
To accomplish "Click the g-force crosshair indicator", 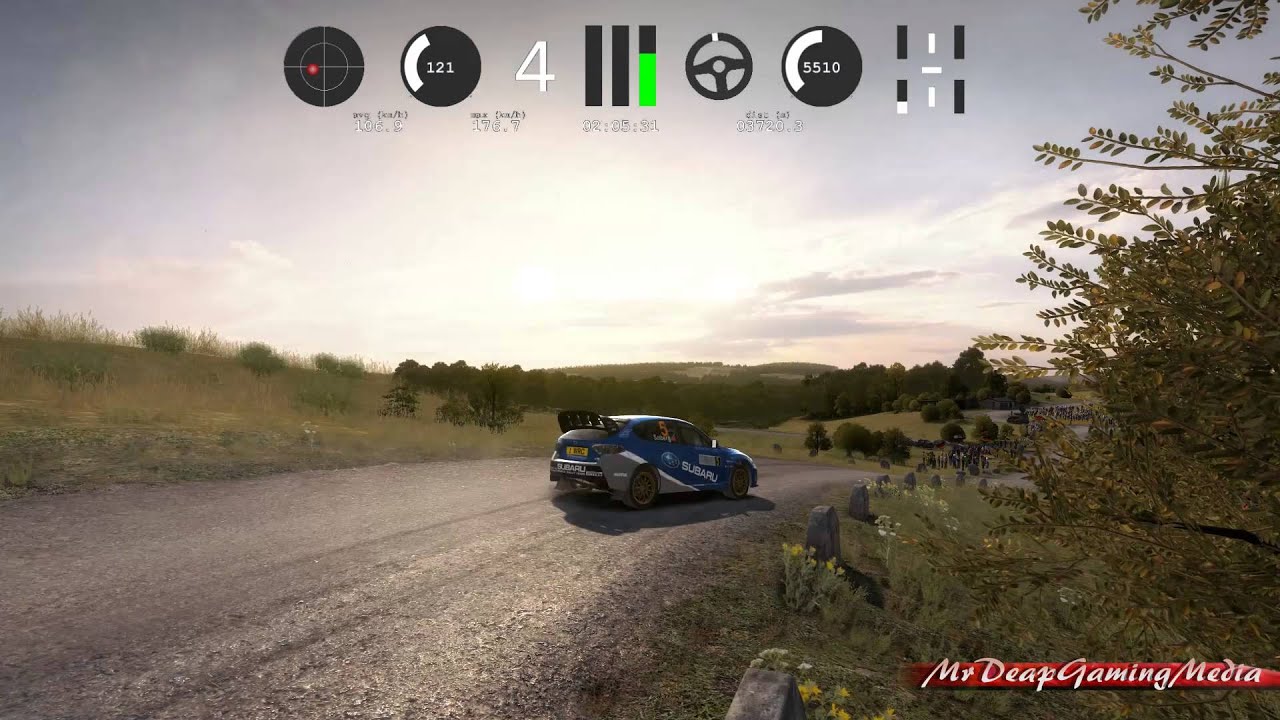I will coord(323,67).
